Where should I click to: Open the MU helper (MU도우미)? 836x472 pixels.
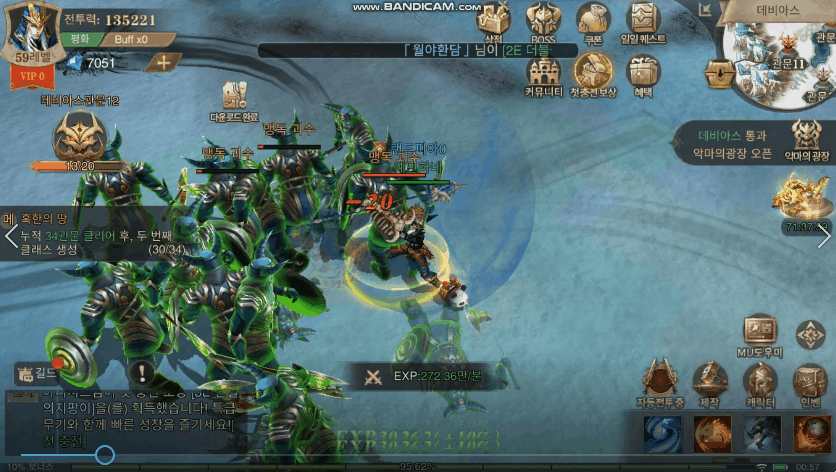pos(762,335)
